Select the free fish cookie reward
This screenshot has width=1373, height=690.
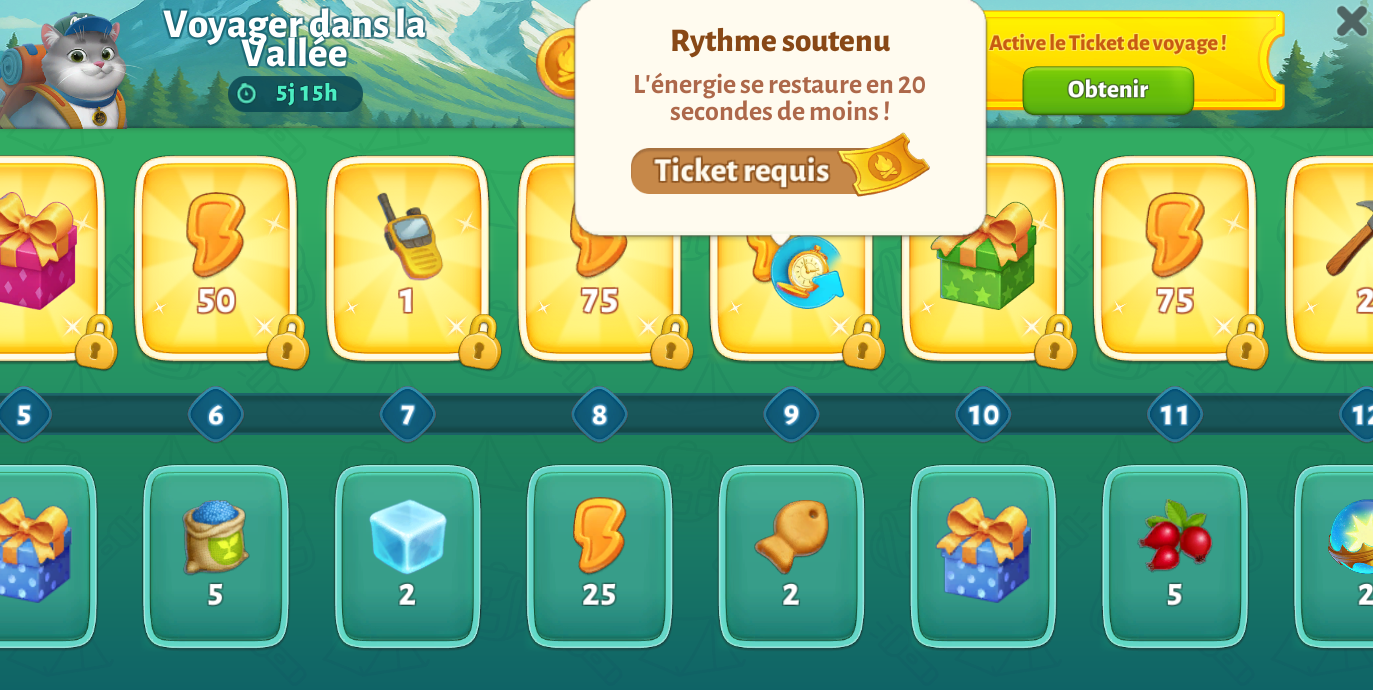(x=791, y=555)
